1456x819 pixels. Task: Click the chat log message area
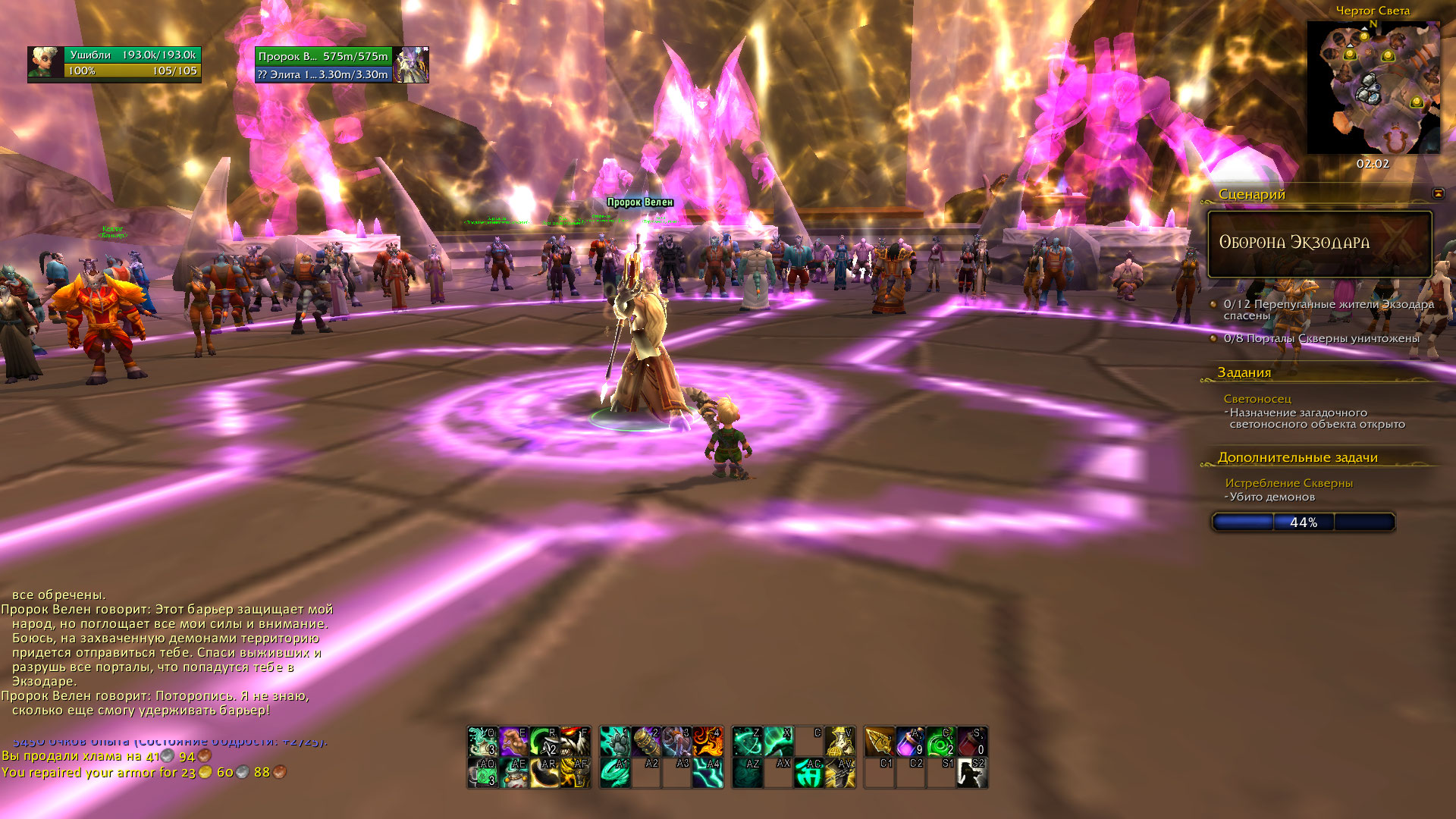[x=167, y=652]
